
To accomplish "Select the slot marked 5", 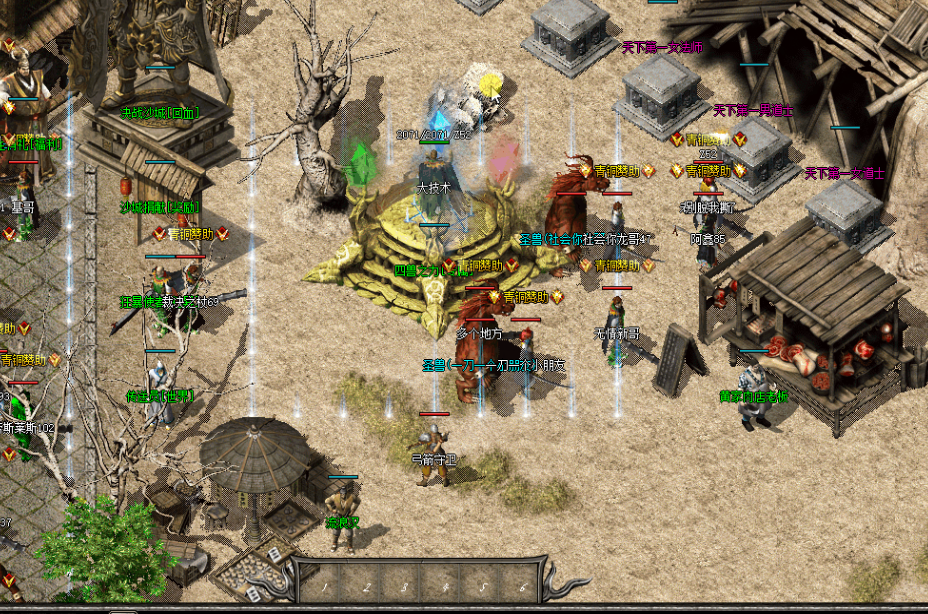I will click(x=484, y=583).
